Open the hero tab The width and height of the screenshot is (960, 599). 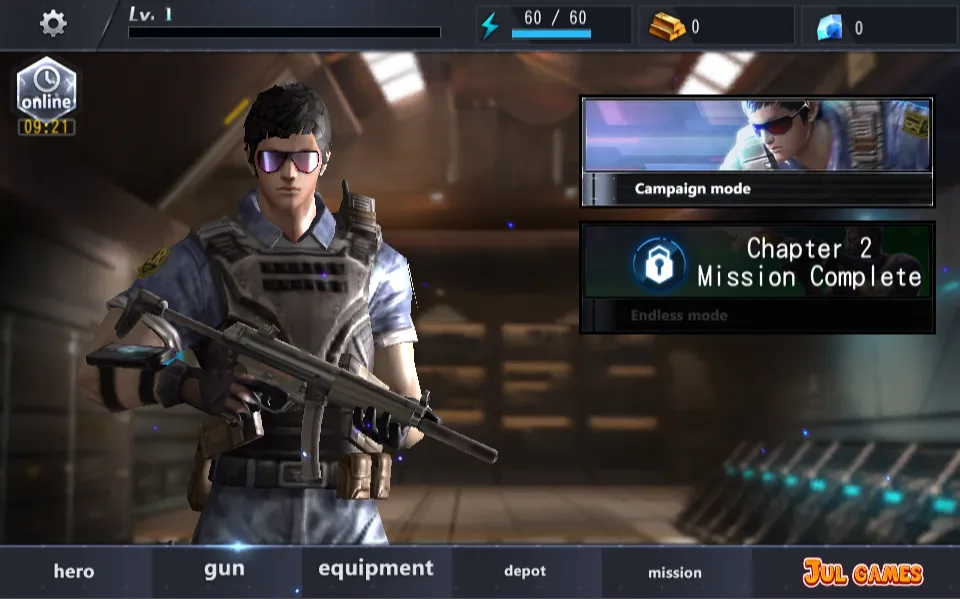click(x=74, y=572)
